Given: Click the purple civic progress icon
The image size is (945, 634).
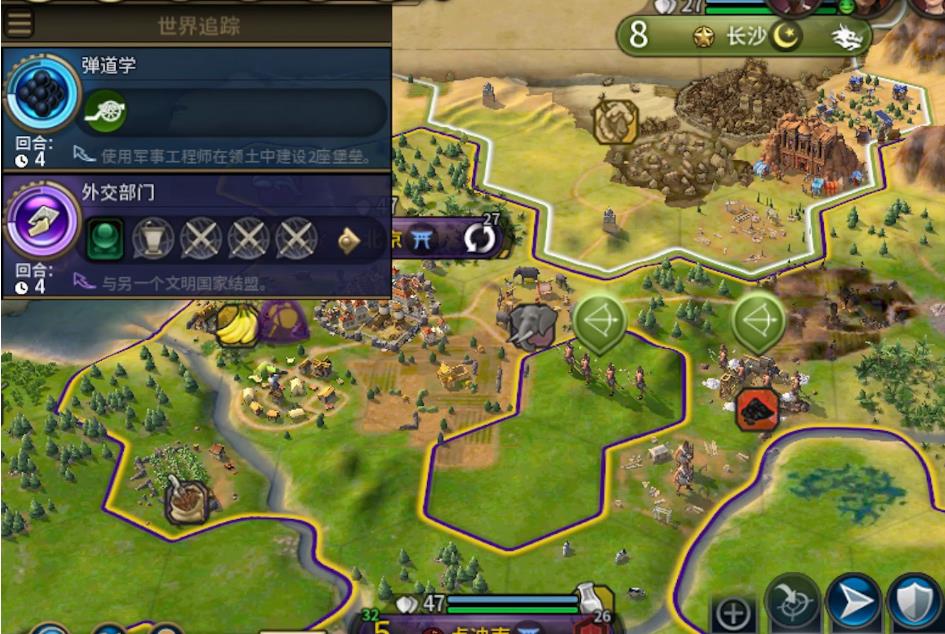Looking at the screenshot, I should tap(42, 223).
